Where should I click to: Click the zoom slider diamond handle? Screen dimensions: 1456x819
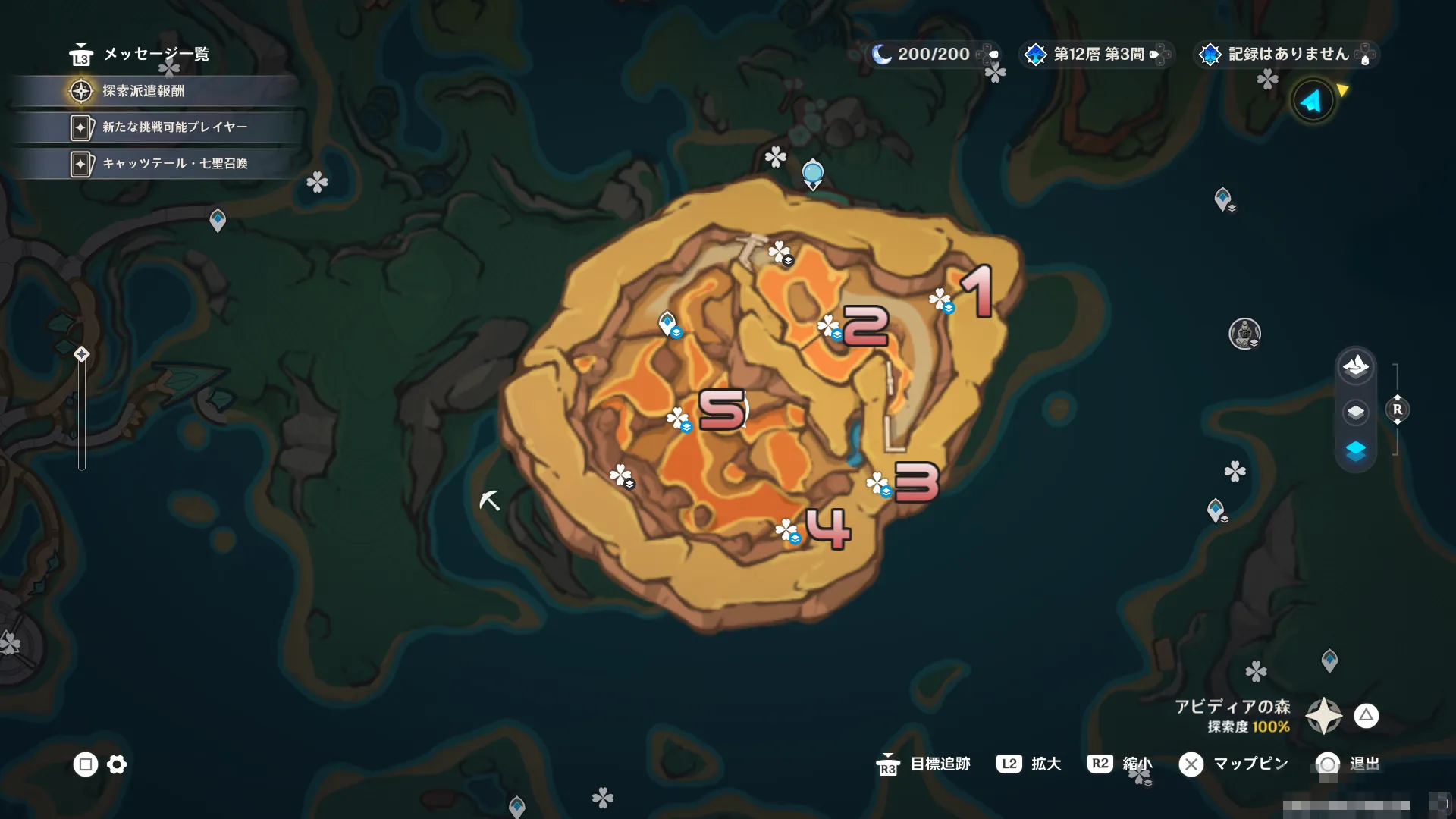click(82, 354)
